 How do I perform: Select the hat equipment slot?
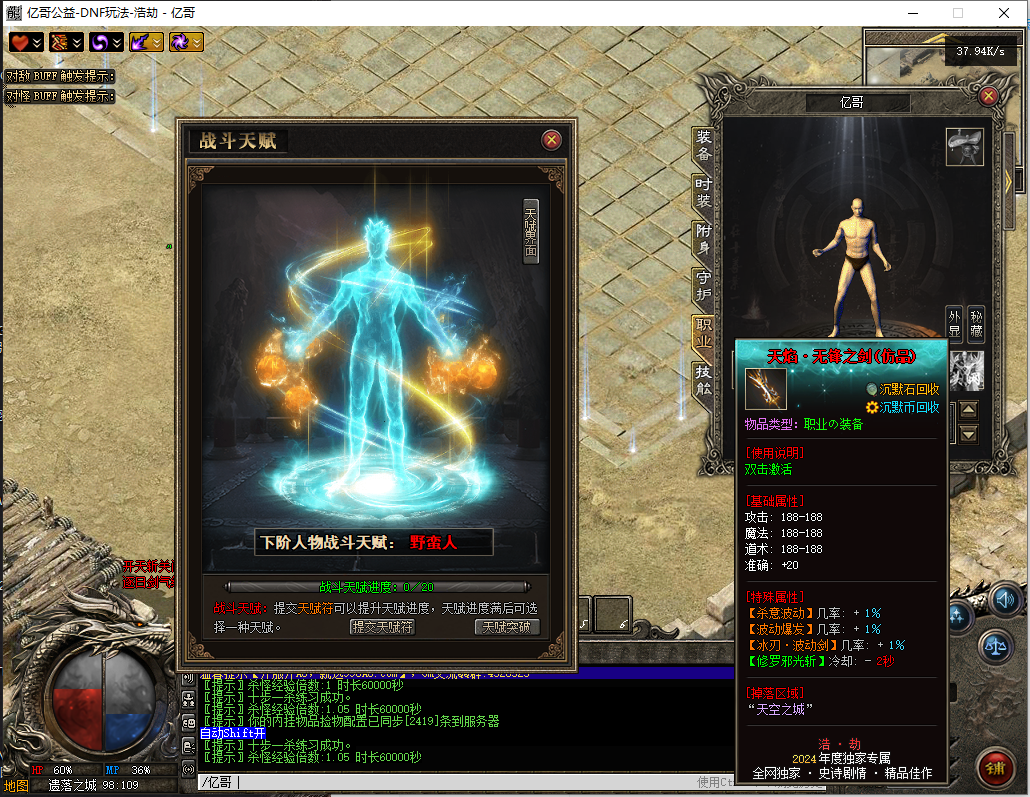965,147
